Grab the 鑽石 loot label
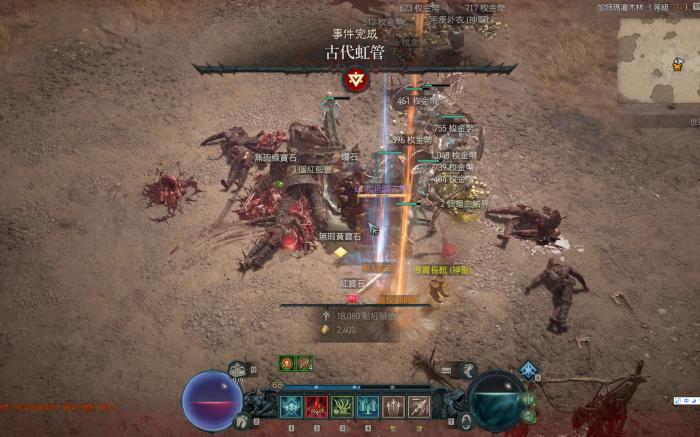Viewport: 700px width, 437px height. click(350, 158)
